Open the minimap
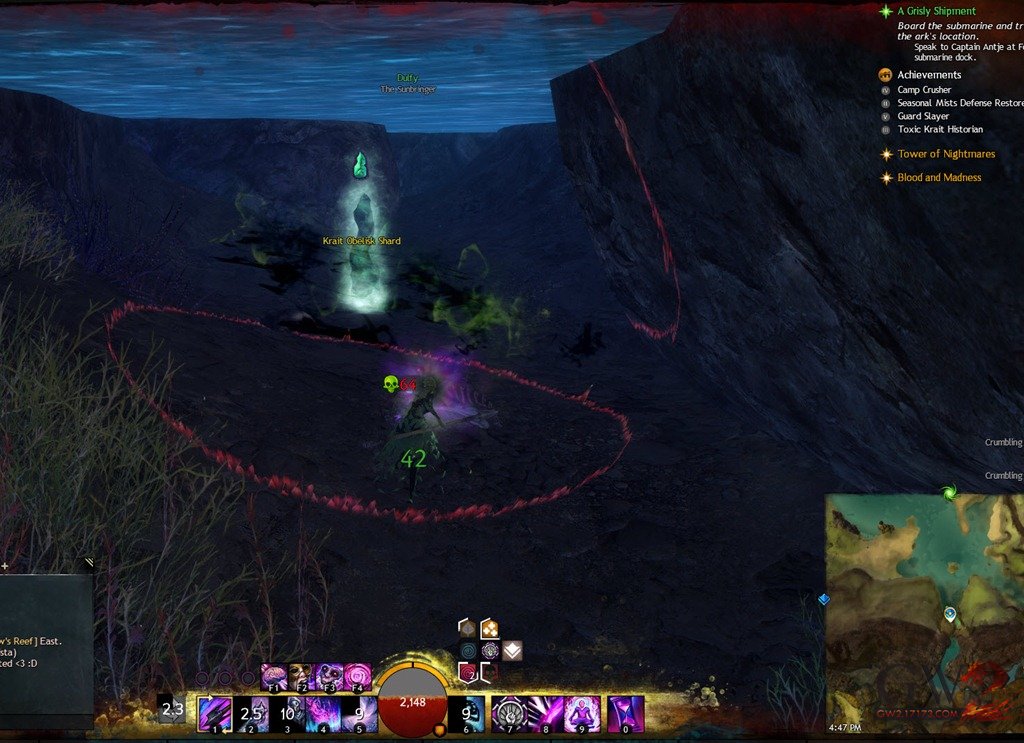This screenshot has width=1024, height=743. pyautogui.click(x=925, y=610)
